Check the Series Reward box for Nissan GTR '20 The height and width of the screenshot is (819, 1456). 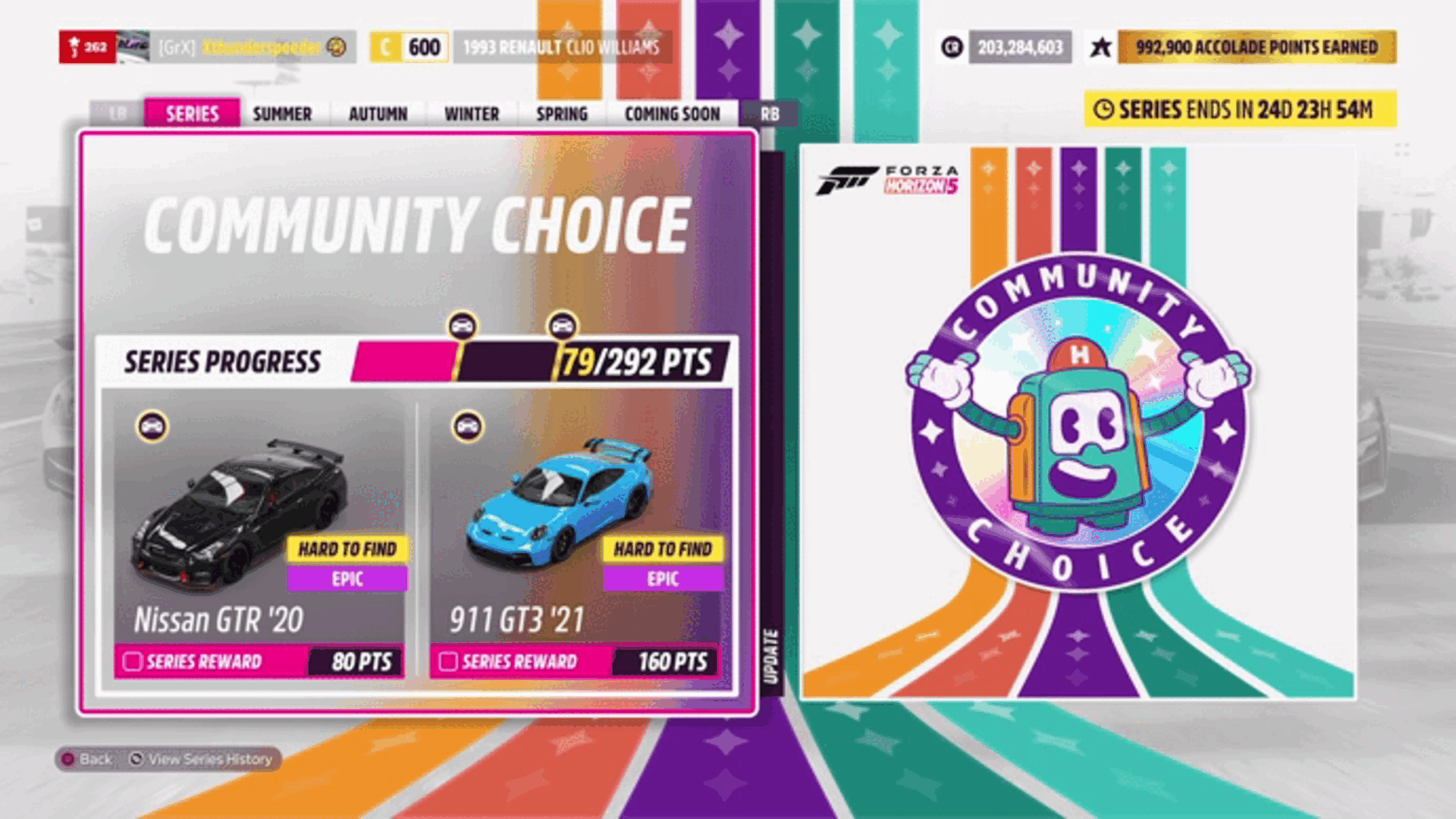pyautogui.click(x=131, y=661)
